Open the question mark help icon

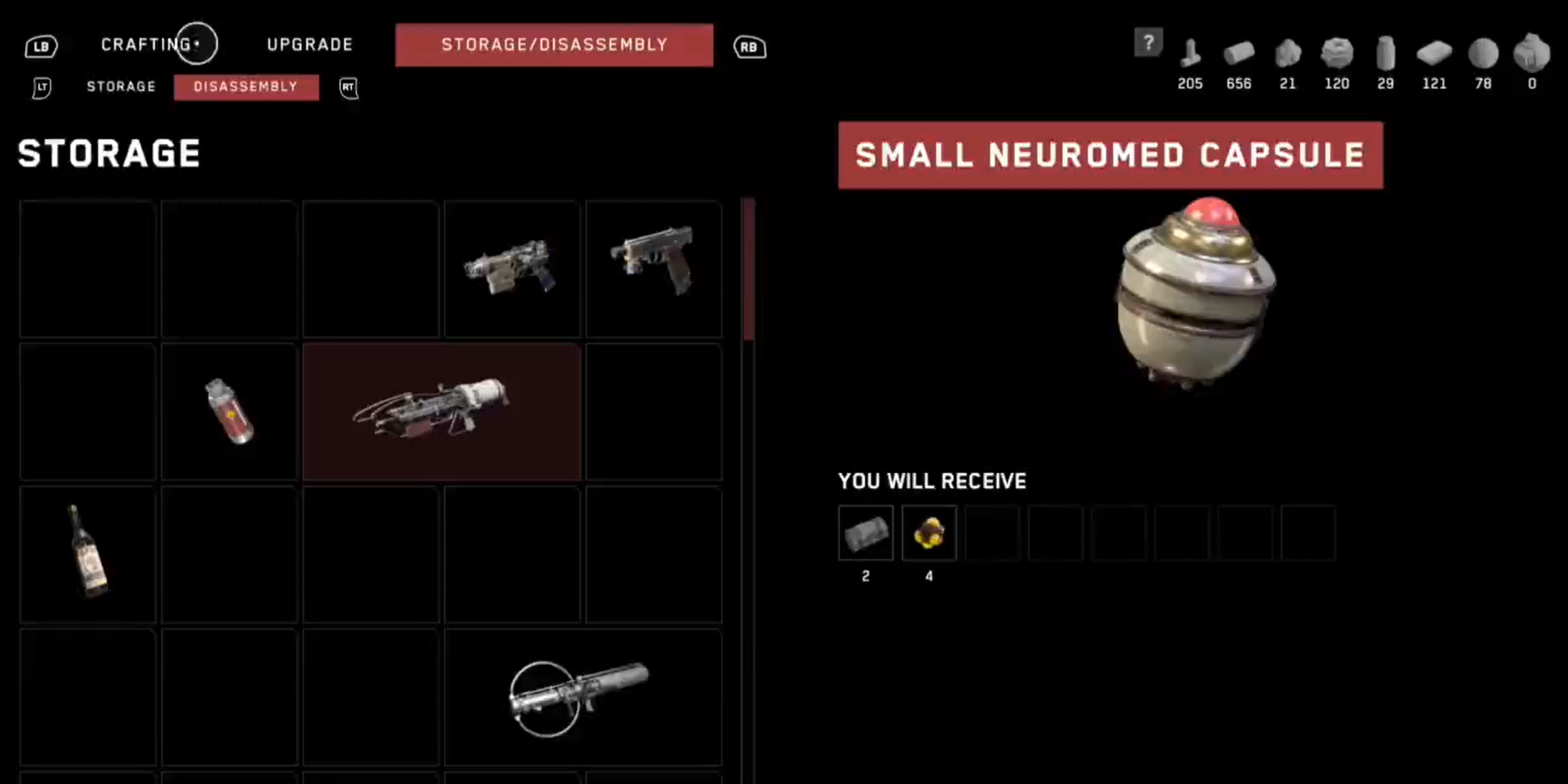1148,43
